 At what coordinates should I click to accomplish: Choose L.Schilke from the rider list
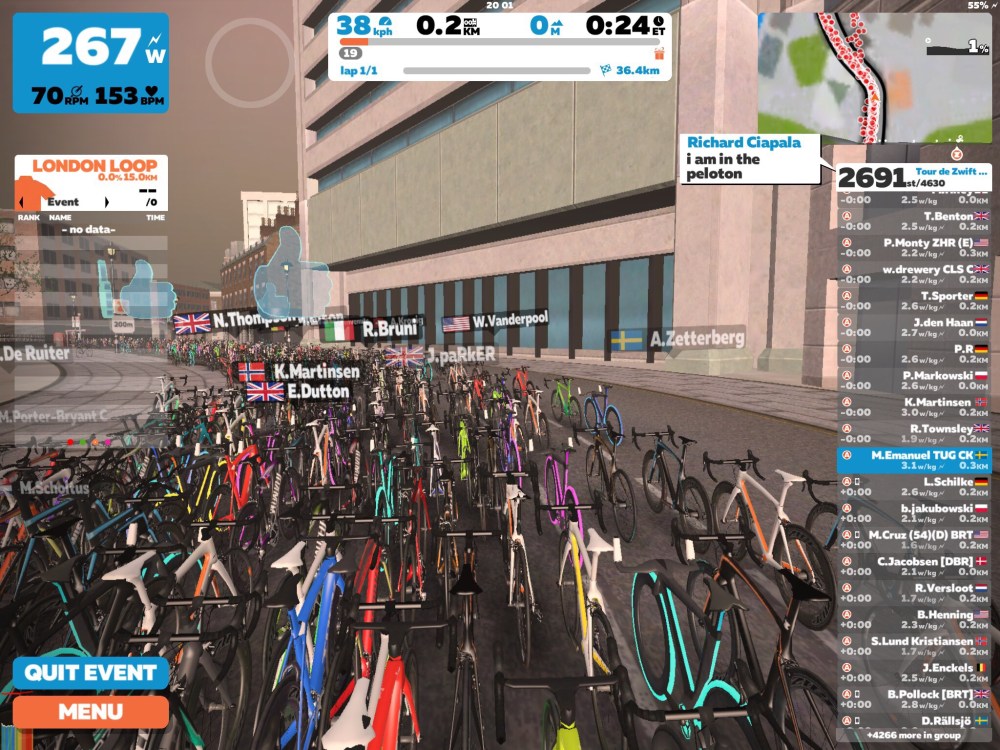(913, 487)
